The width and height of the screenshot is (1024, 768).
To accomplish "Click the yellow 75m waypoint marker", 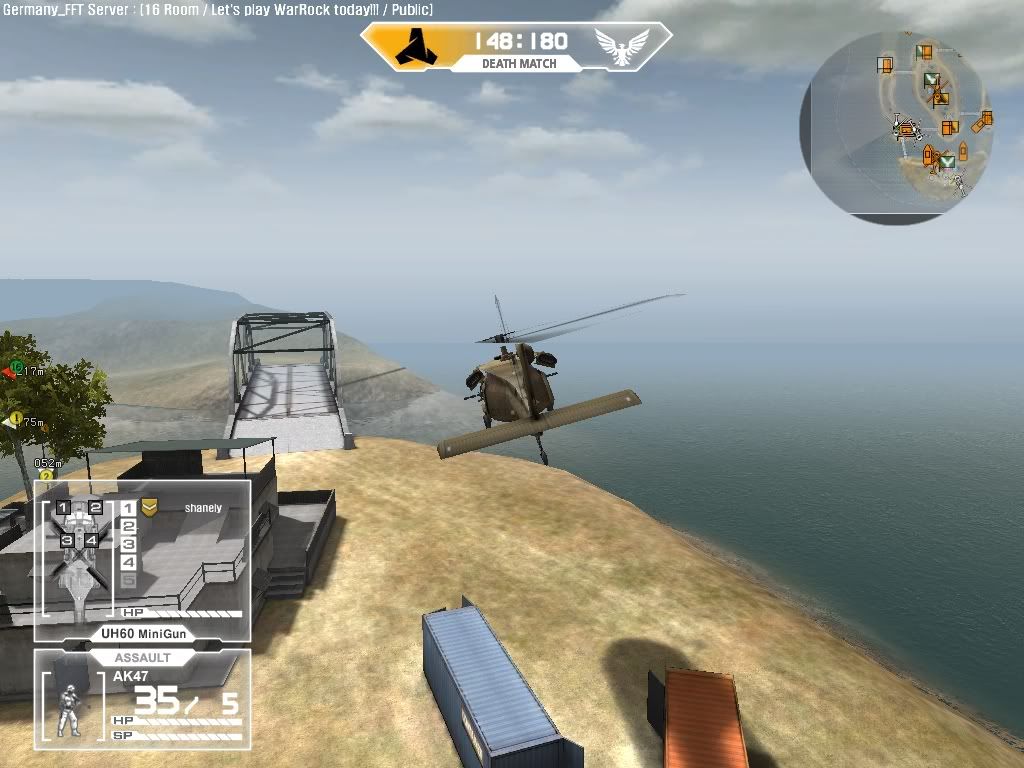I will [15, 420].
